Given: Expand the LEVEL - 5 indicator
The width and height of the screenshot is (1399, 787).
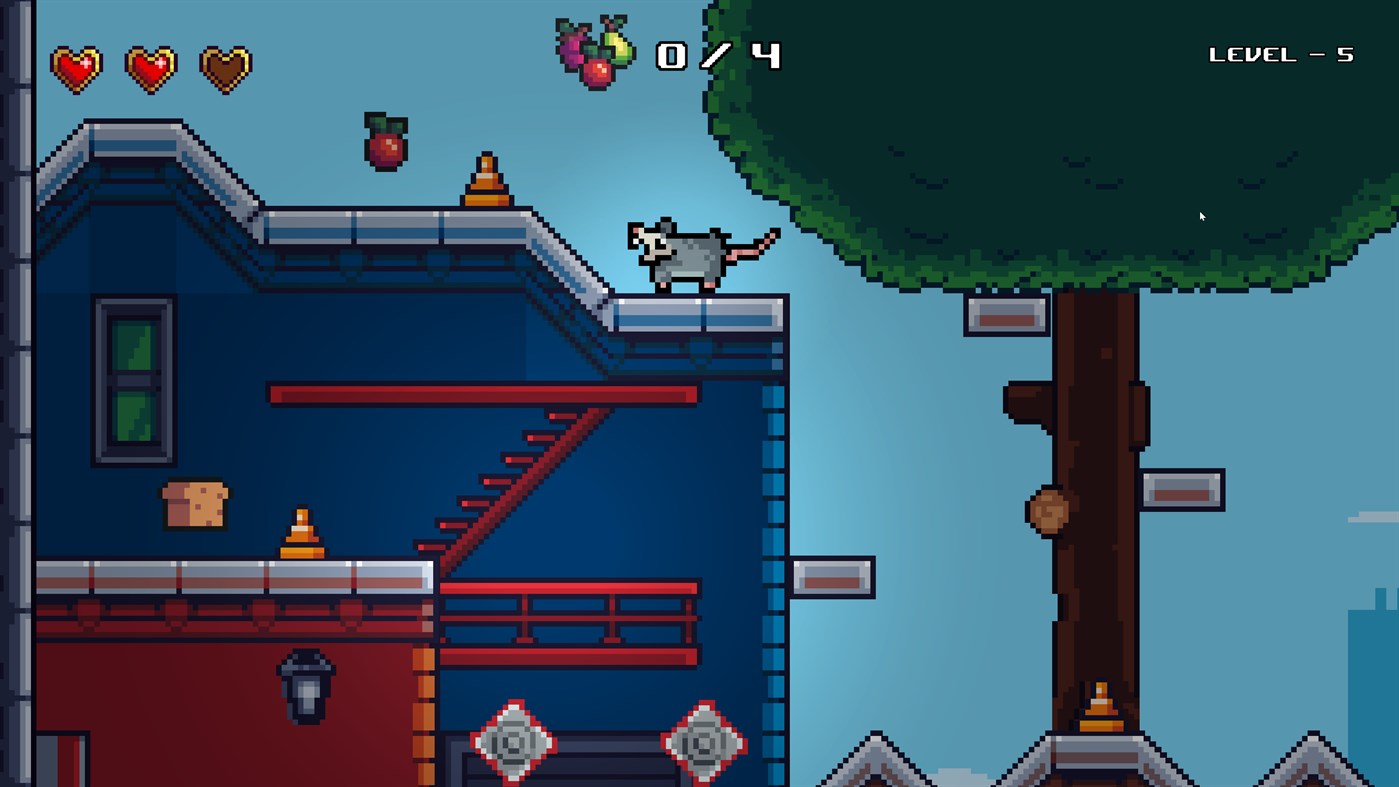Looking at the screenshot, I should [x=1281, y=55].
